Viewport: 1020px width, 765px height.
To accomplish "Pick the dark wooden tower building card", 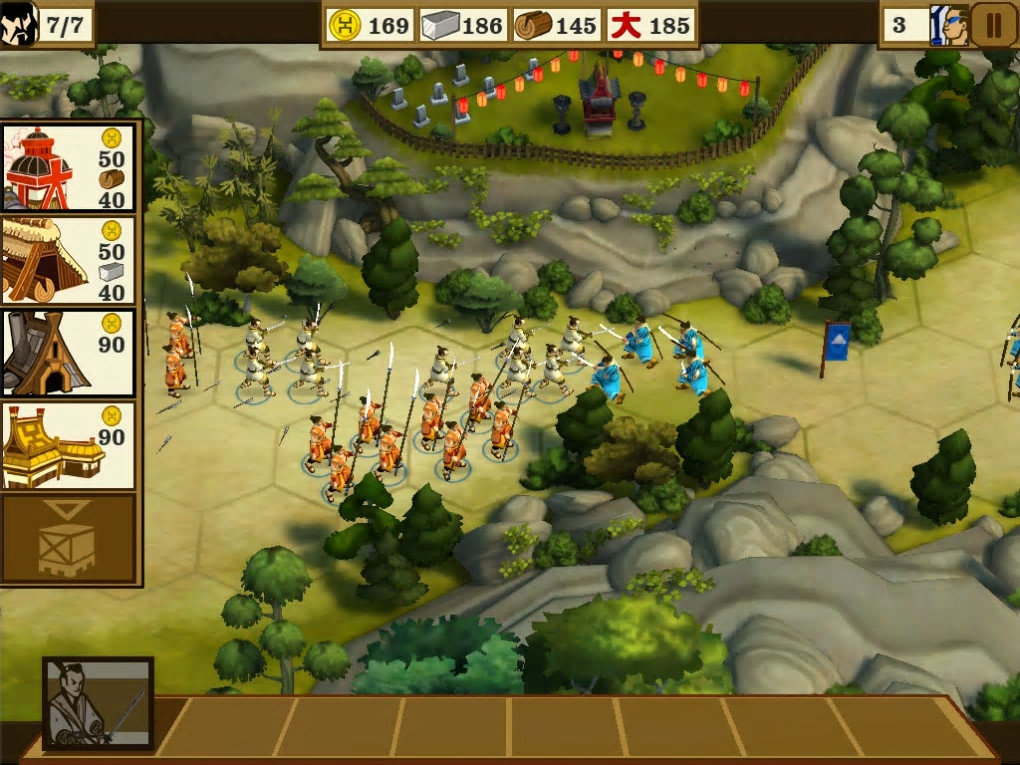I will coord(68,353).
